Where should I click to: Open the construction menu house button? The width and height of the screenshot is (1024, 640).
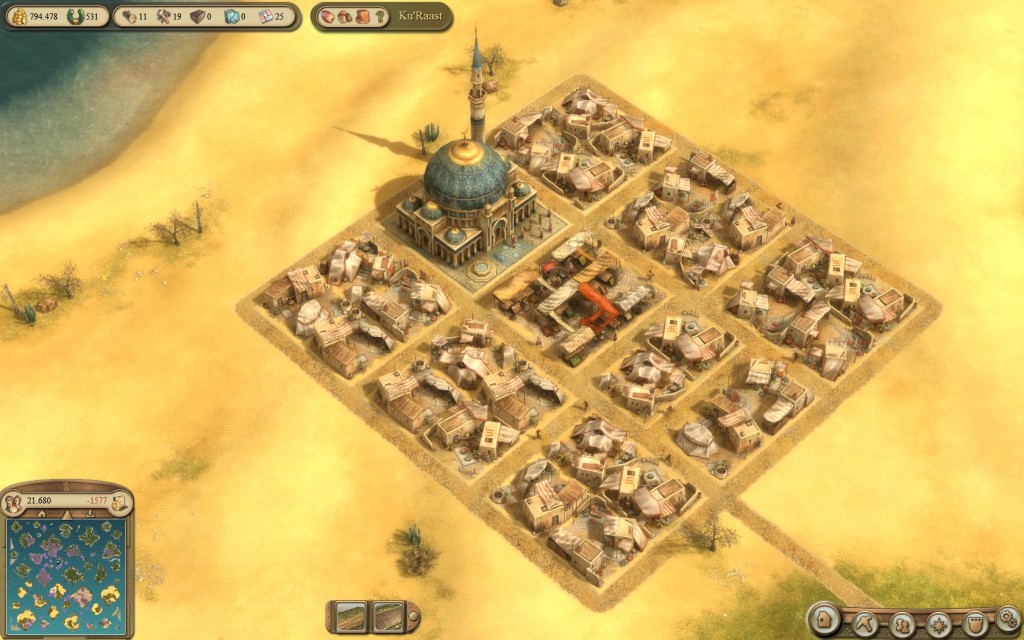(825, 622)
